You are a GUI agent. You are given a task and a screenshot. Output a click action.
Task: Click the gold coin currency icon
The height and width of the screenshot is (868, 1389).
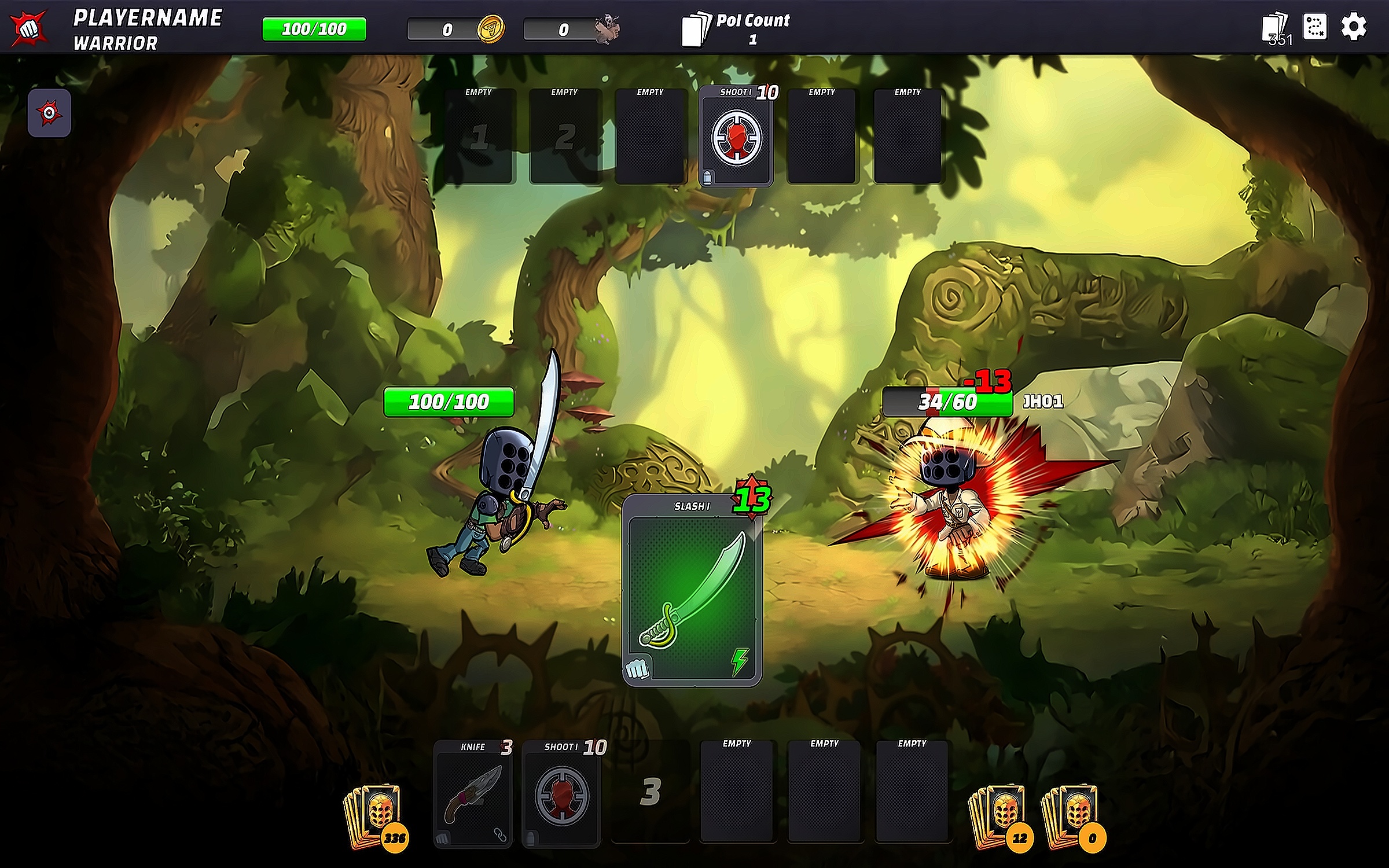pyautogui.click(x=490, y=29)
